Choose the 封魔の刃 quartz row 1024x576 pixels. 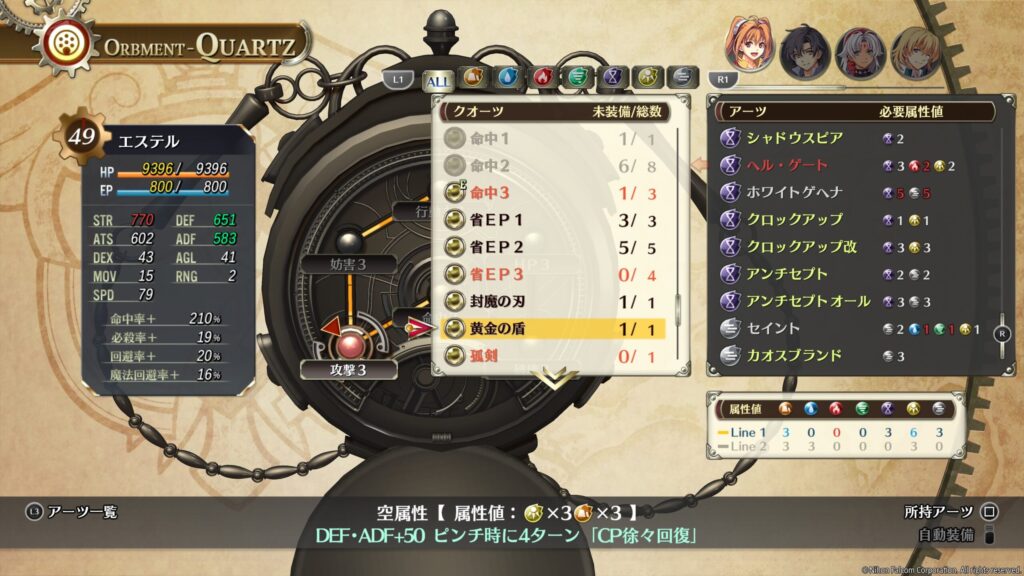[x=552, y=300]
